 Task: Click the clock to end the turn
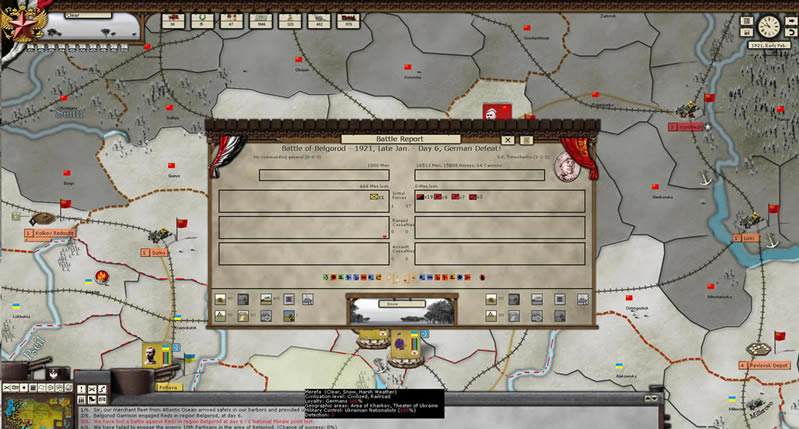coord(769,27)
